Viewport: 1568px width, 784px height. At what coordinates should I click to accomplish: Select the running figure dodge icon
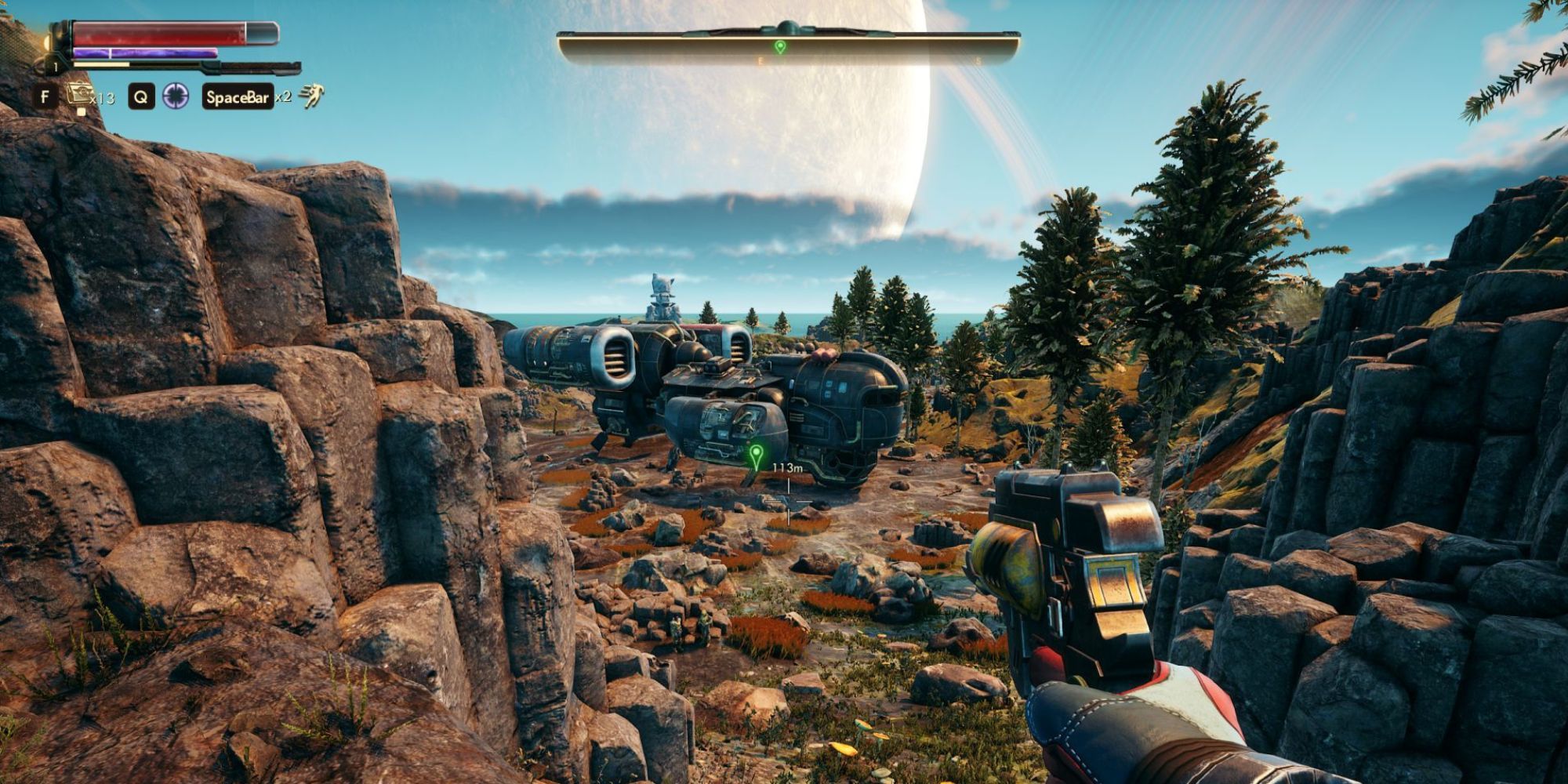(x=311, y=96)
